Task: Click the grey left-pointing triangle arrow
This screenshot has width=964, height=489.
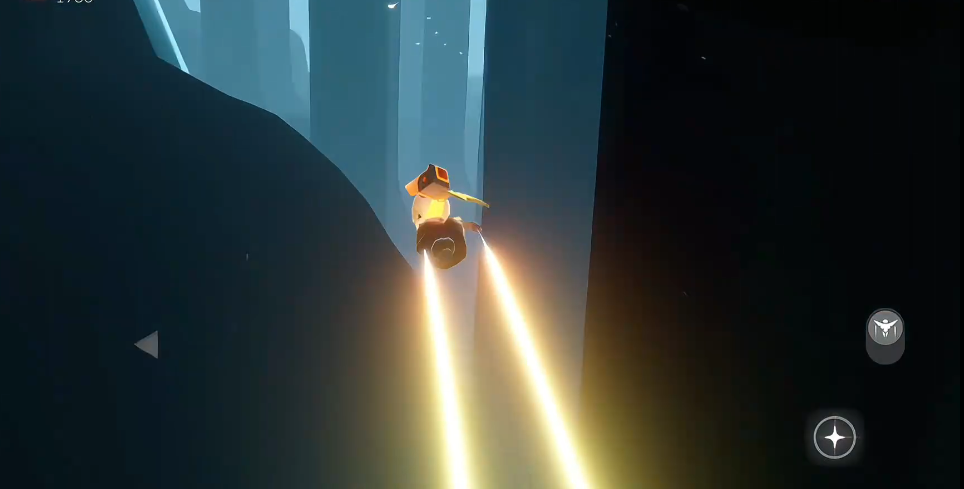Action: 147,345
